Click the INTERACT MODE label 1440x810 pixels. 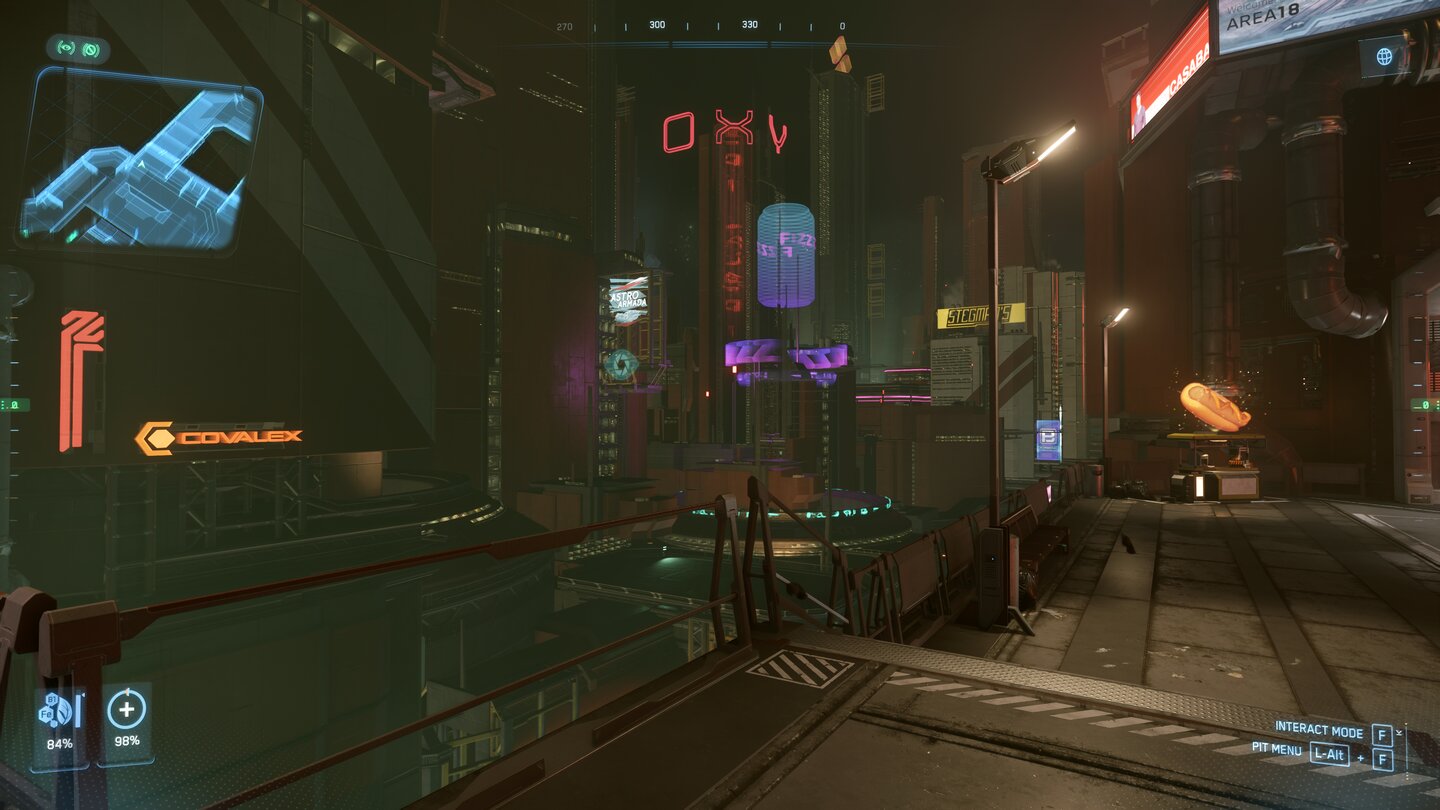[x=1319, y=729]
